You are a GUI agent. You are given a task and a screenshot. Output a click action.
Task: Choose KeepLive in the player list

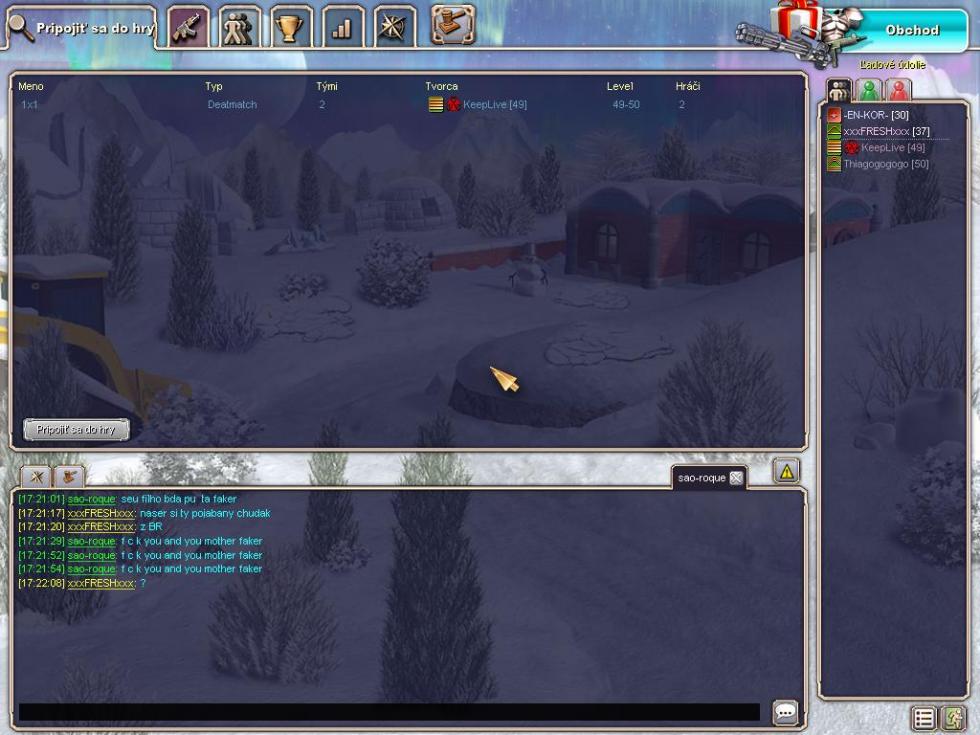(x=892, y=148)
